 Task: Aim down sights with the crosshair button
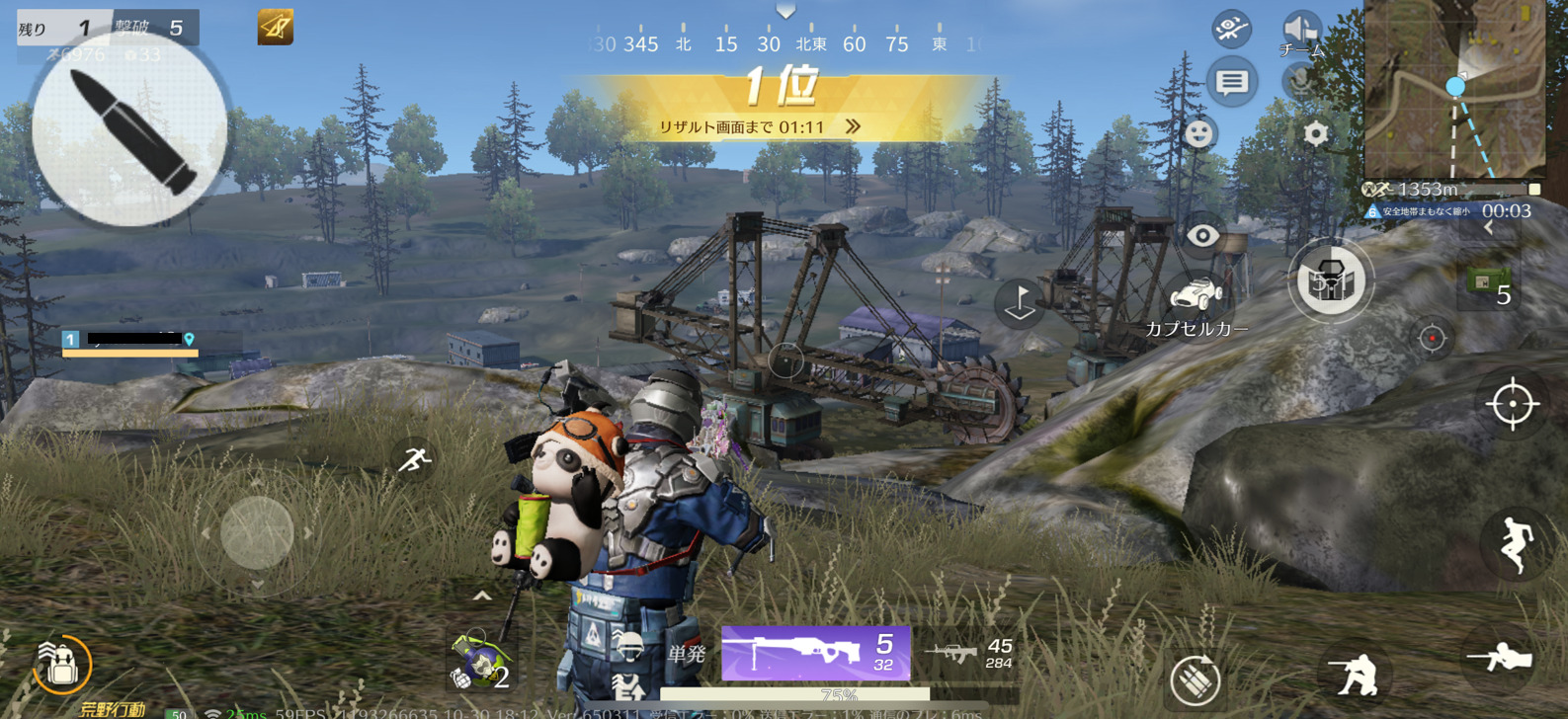click(1512, 404)
